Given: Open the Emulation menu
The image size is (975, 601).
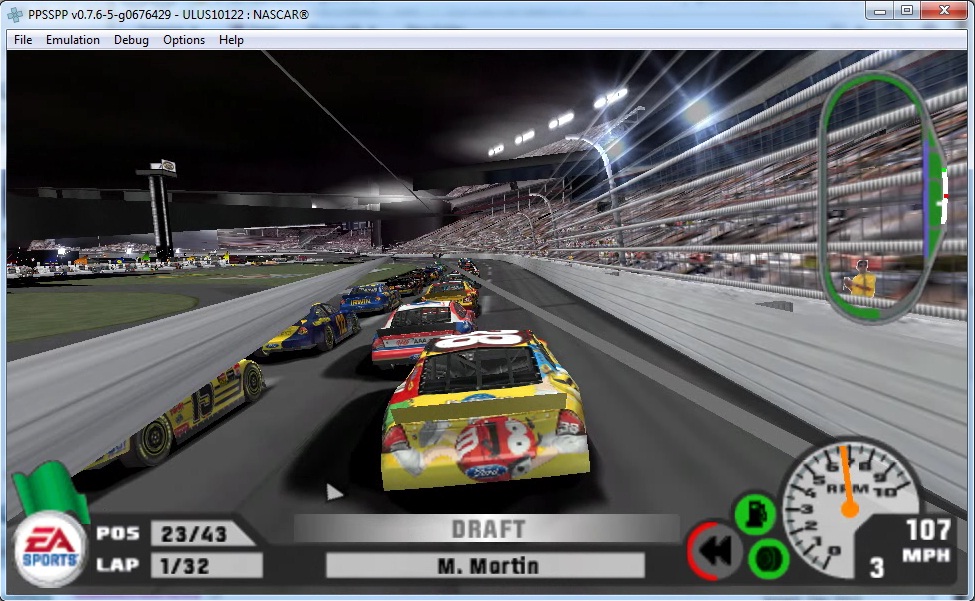Looking at the screenshot, I should pyautogui.click(x=72, y=40).
